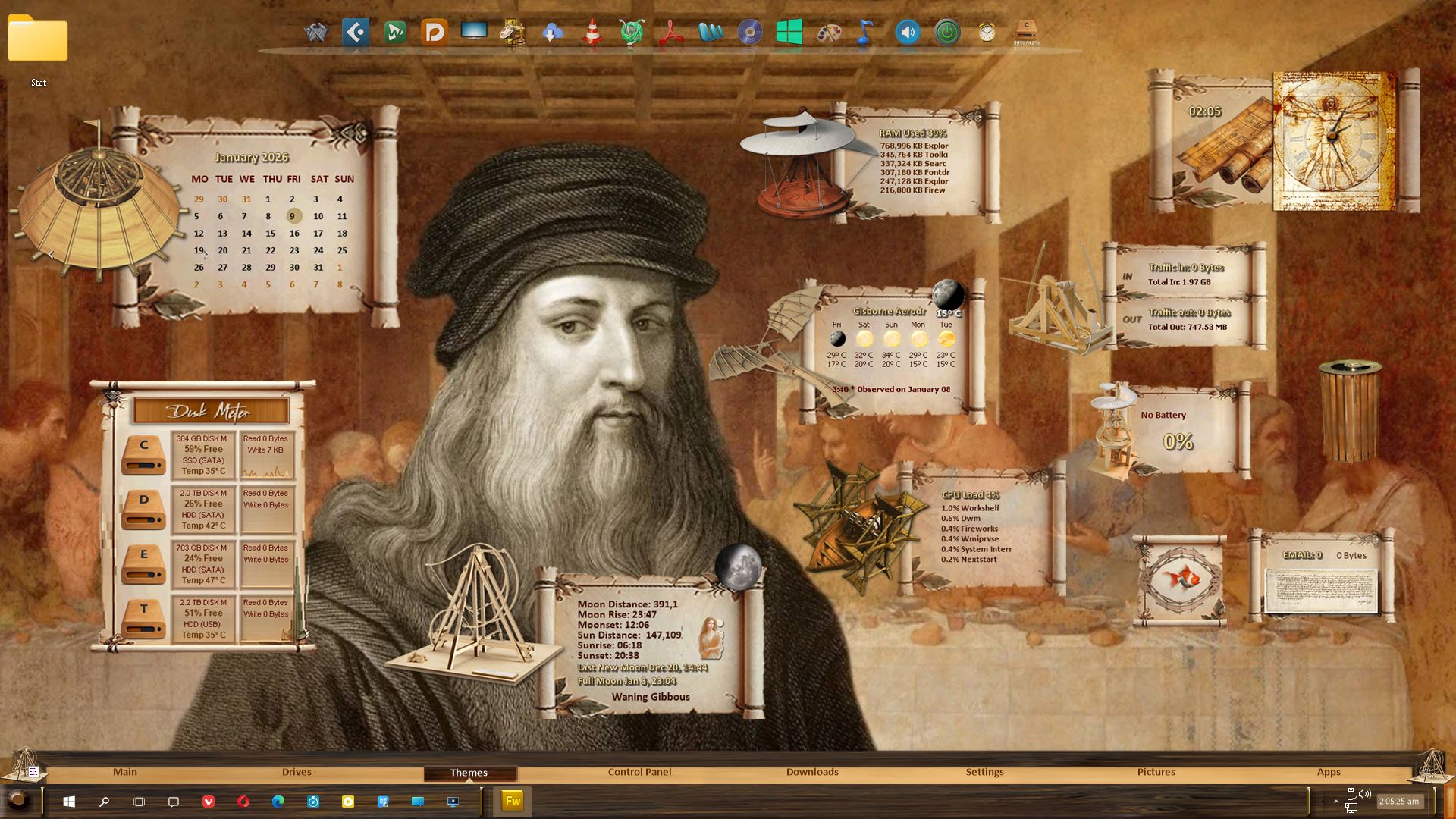Launch the blue music note dock icon

pyautogui.click(x=865, y=33)
